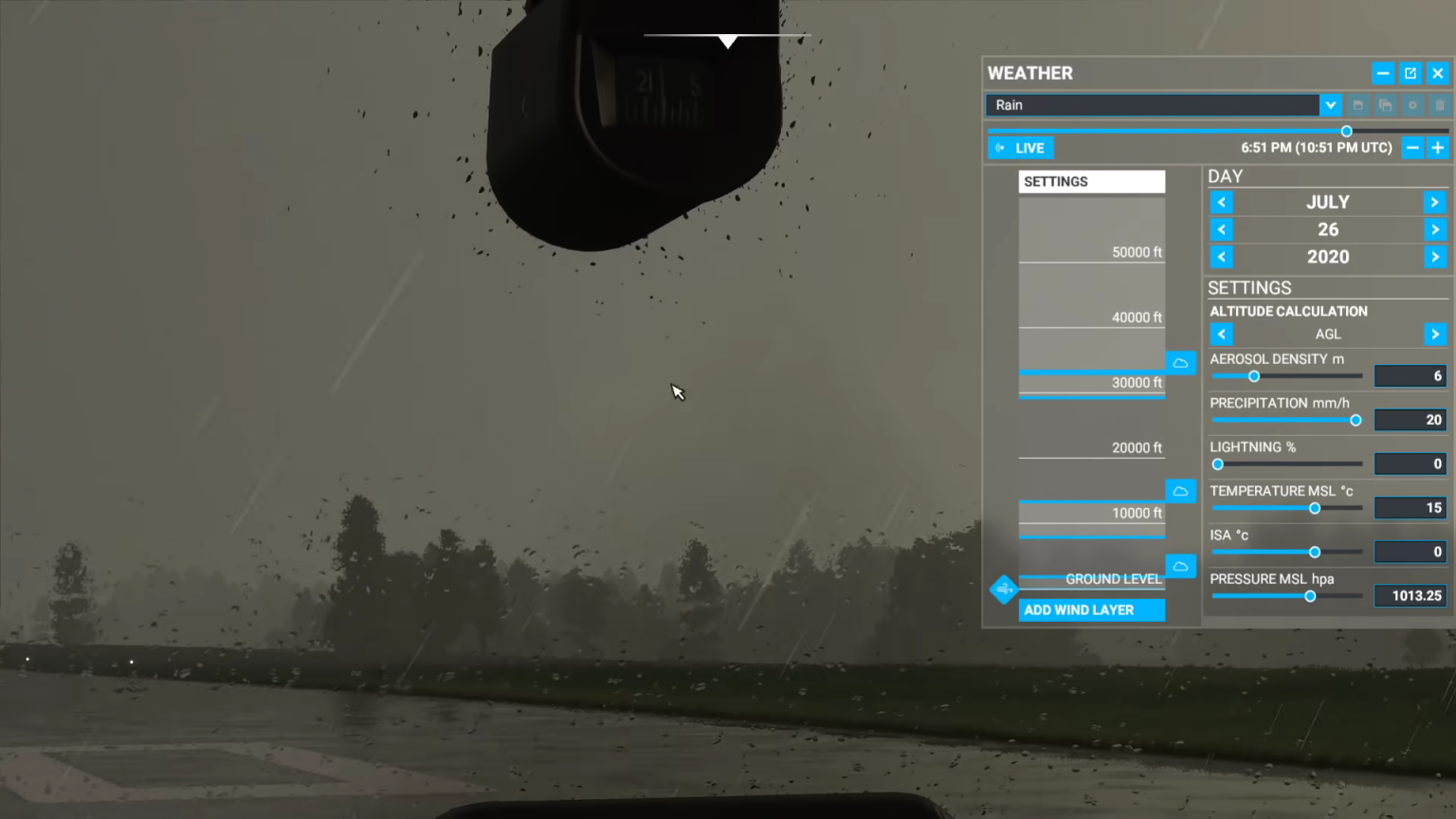Click the Precipitation slider handle
The width and height of the screenshot is (1456, 819).
click(1356, 420)
